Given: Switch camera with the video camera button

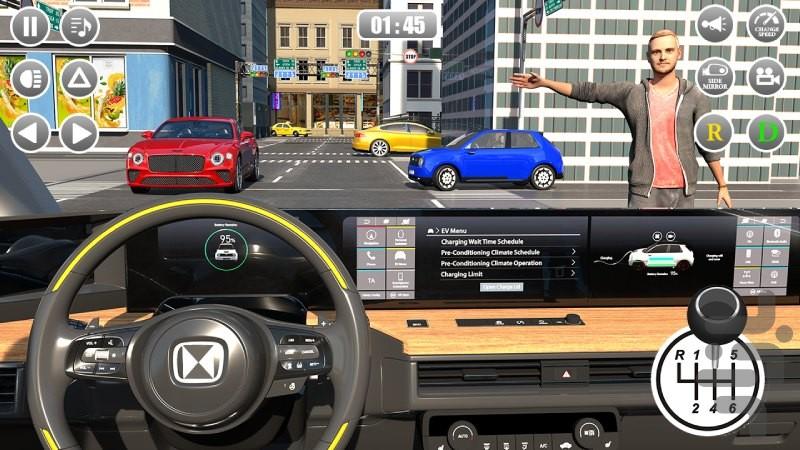Looking at the screenshot, I should pyautogui.click(x=767, y=77).
